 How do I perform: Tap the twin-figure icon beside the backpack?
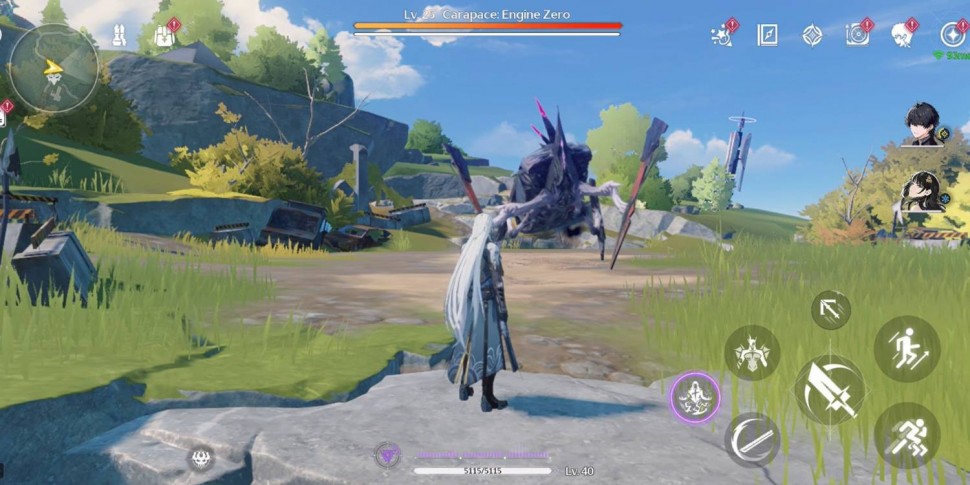tap(118, 36)
